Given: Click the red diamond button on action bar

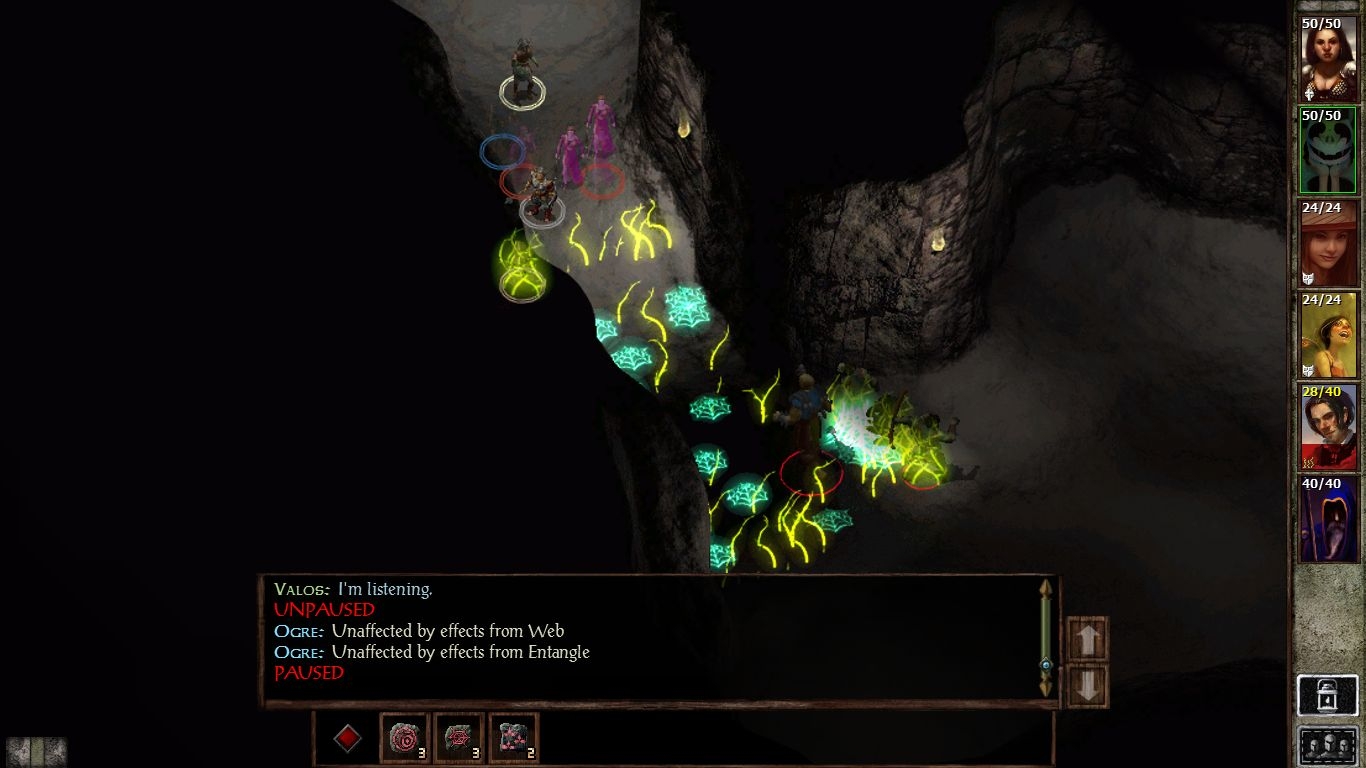Looking at the screenshot, I should coord(347,738).
